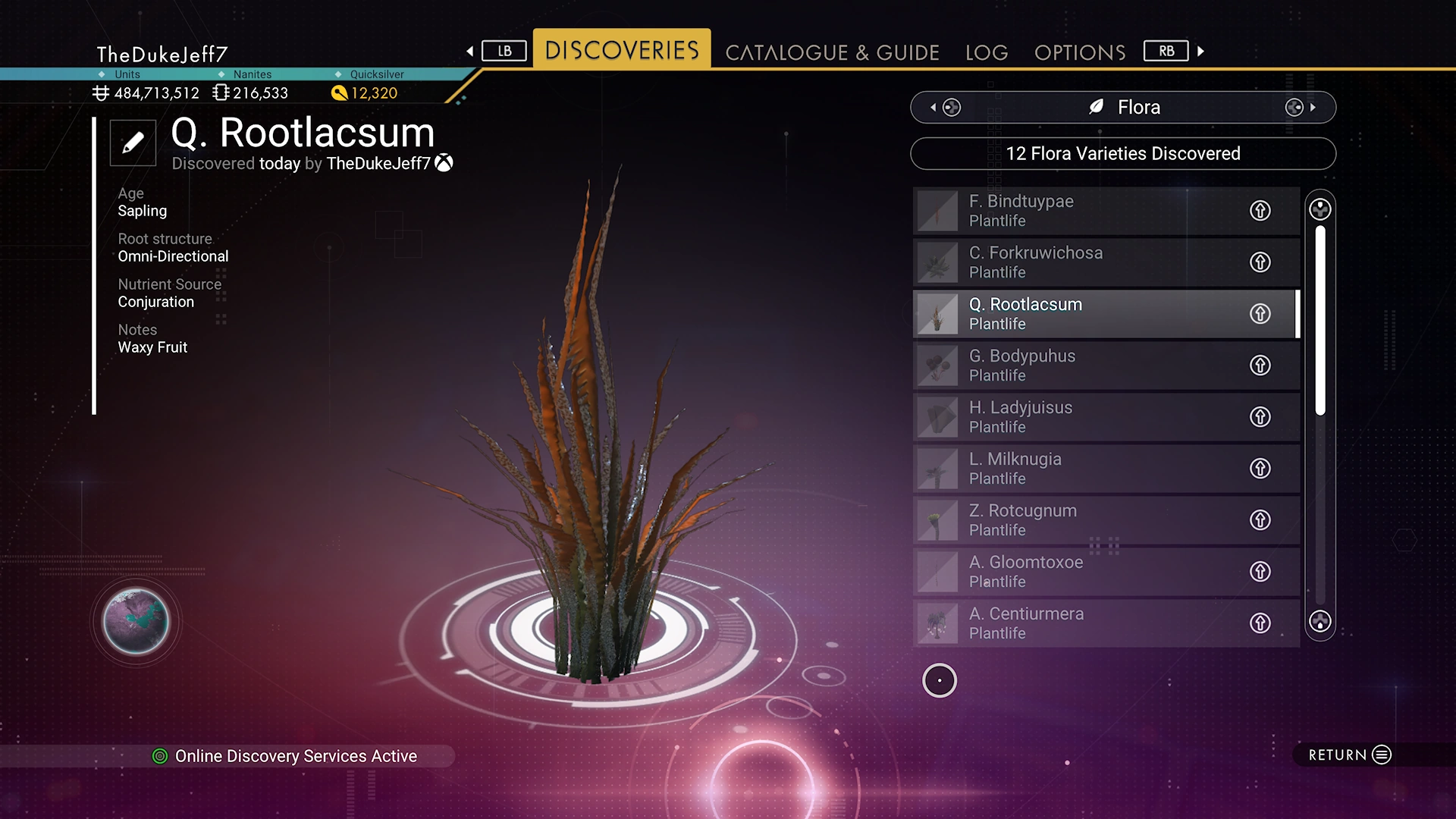Click the flora list scrollbar handle
1456x819 pixels.
(1320, 318)
